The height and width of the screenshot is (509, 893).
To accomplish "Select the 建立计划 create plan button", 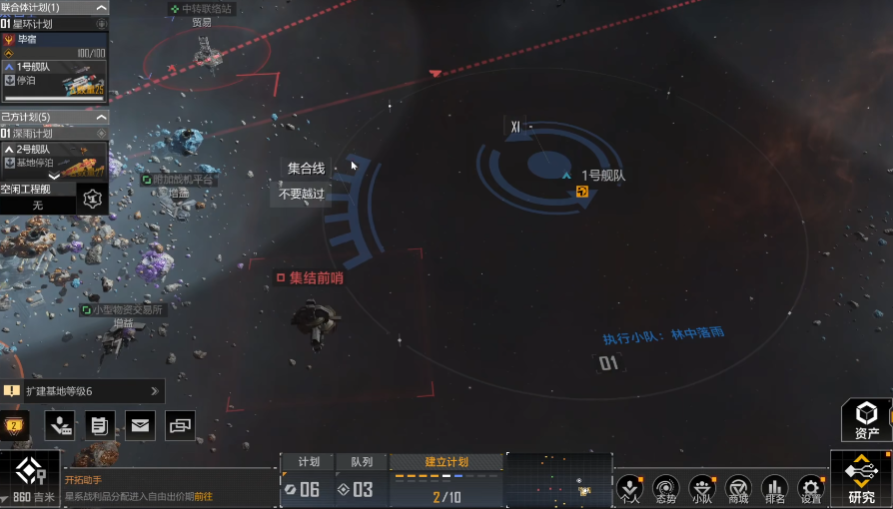I will [x=446, y=462].
